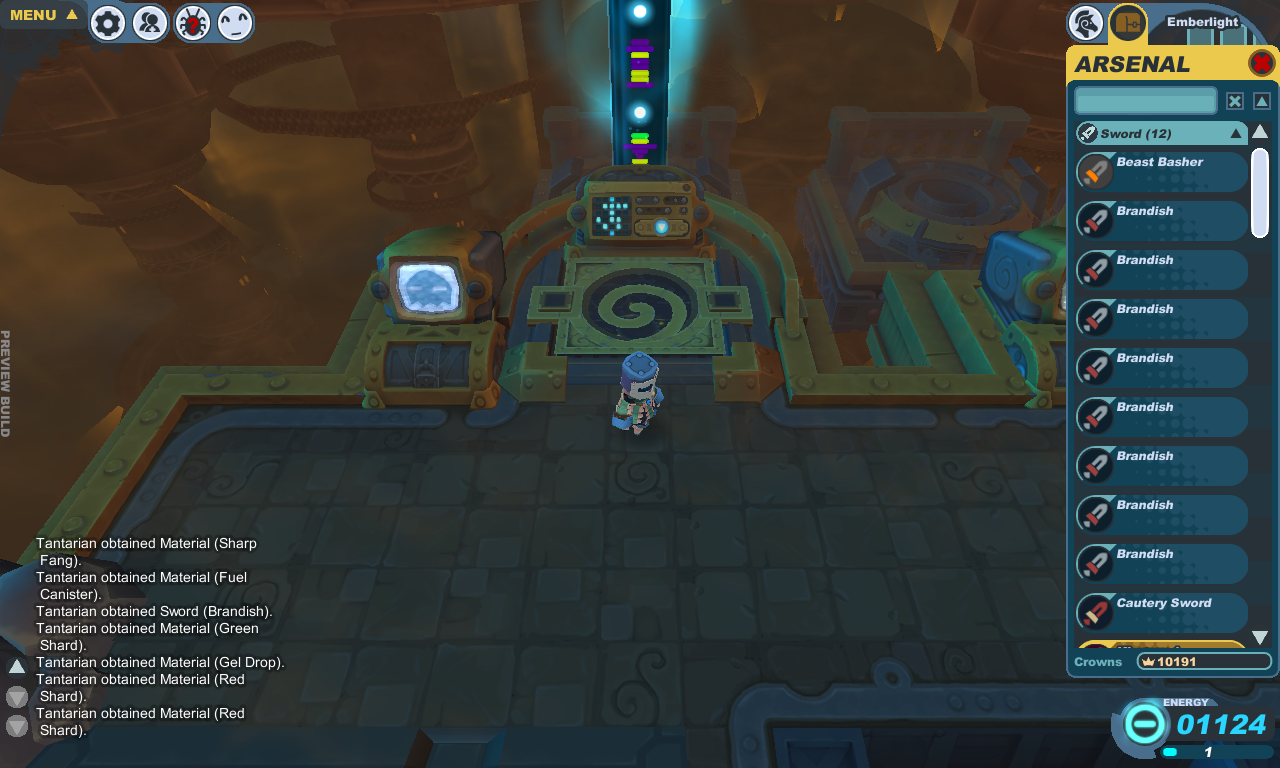Select the Beast Basher sword
Image resolution: width=1280 pixels, height=768 pixels.
point(1161,171)
